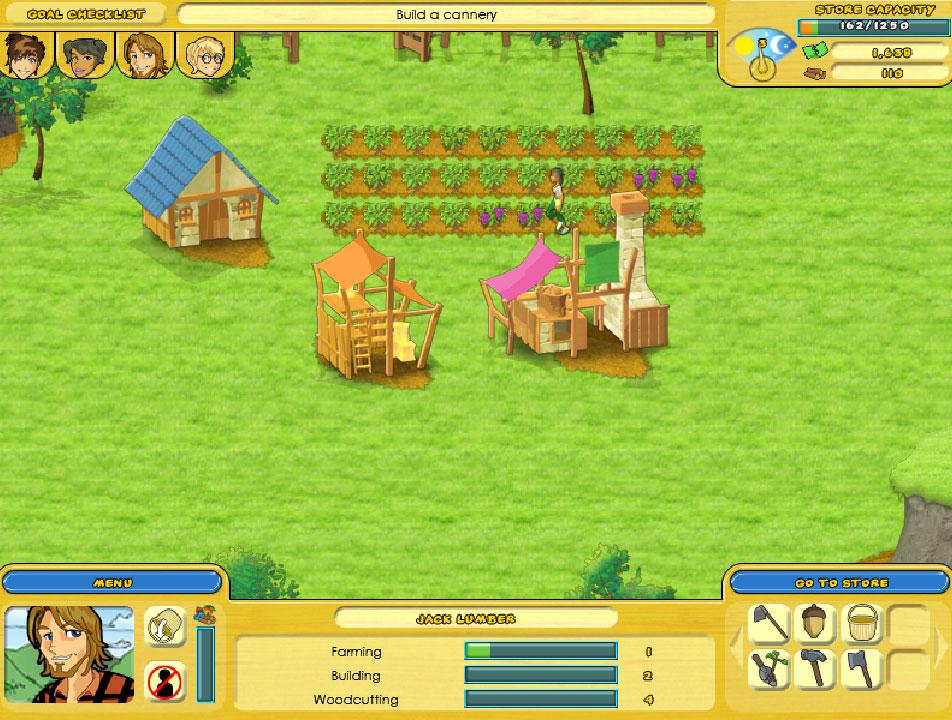Open the Goal Checklist
The image size is (952, 720).
click(85, 14)
